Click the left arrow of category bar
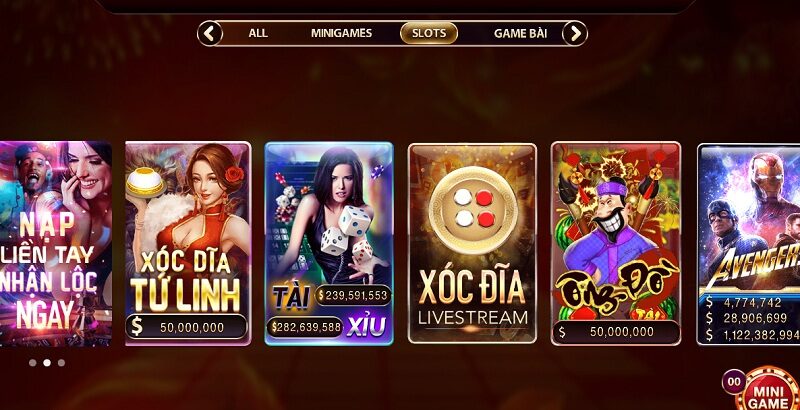Image resolution: width=800 pixels, height=410 pixels. (x=210, y=33)
